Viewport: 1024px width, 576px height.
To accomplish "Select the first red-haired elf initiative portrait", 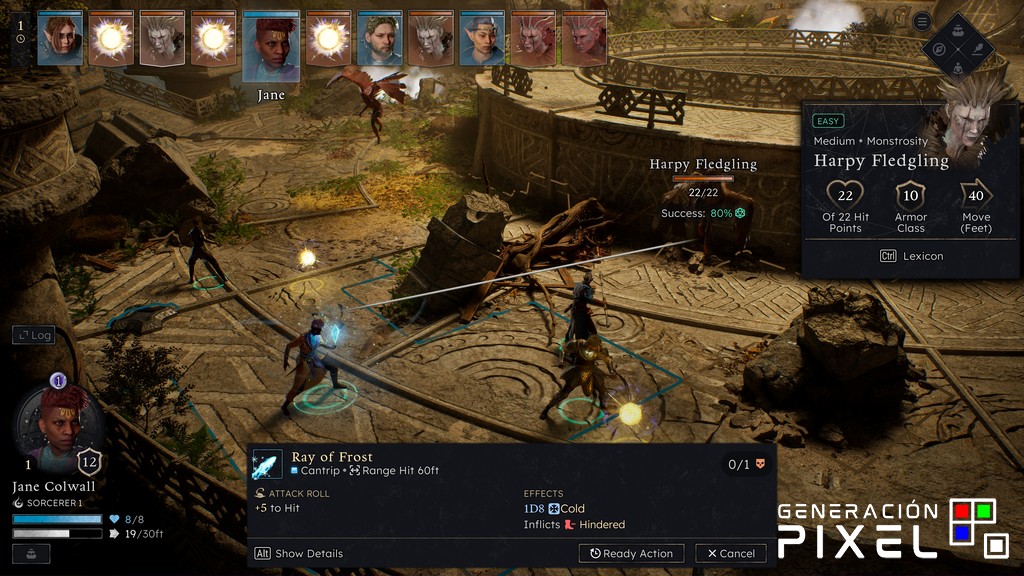I will tap(60, 39).
